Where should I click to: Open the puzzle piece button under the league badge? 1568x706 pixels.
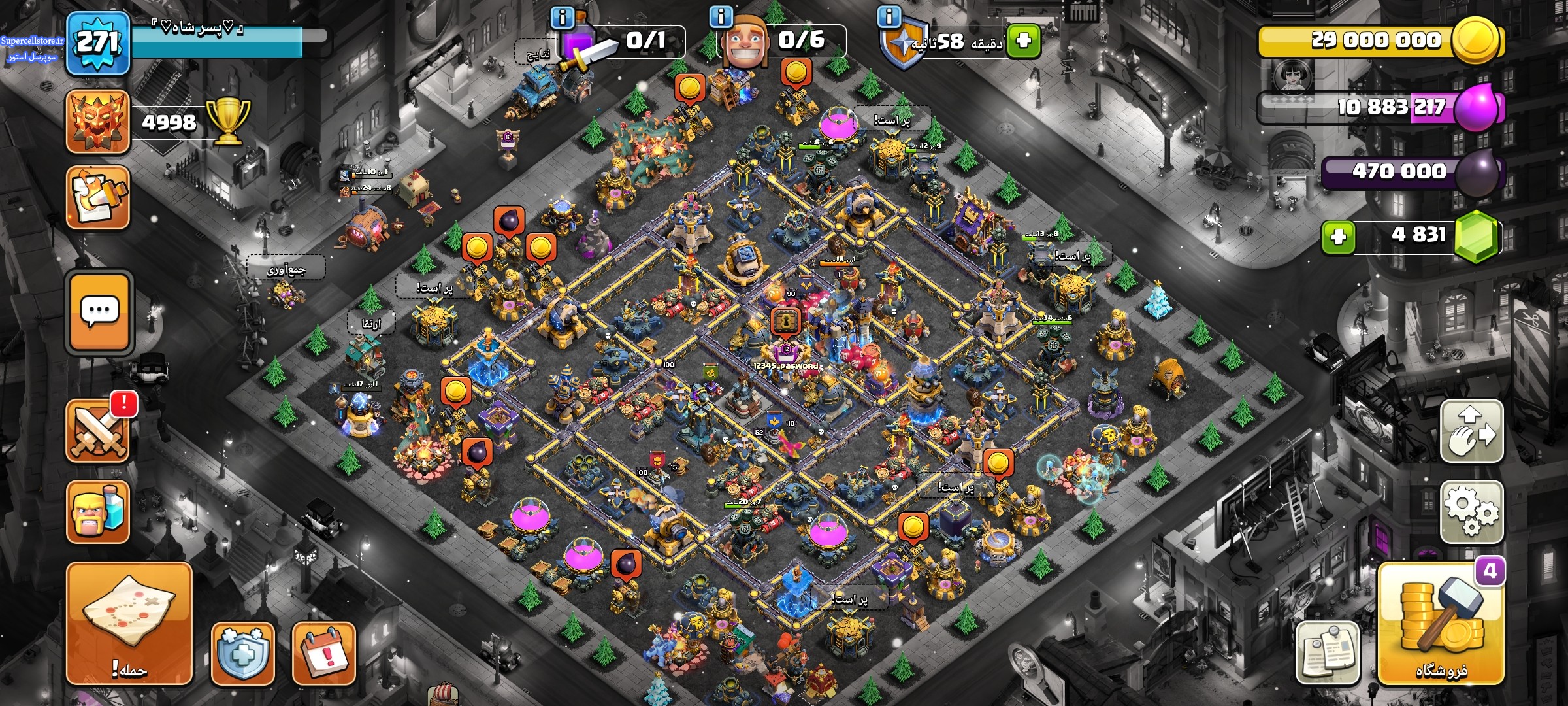(x=98, y=197)
